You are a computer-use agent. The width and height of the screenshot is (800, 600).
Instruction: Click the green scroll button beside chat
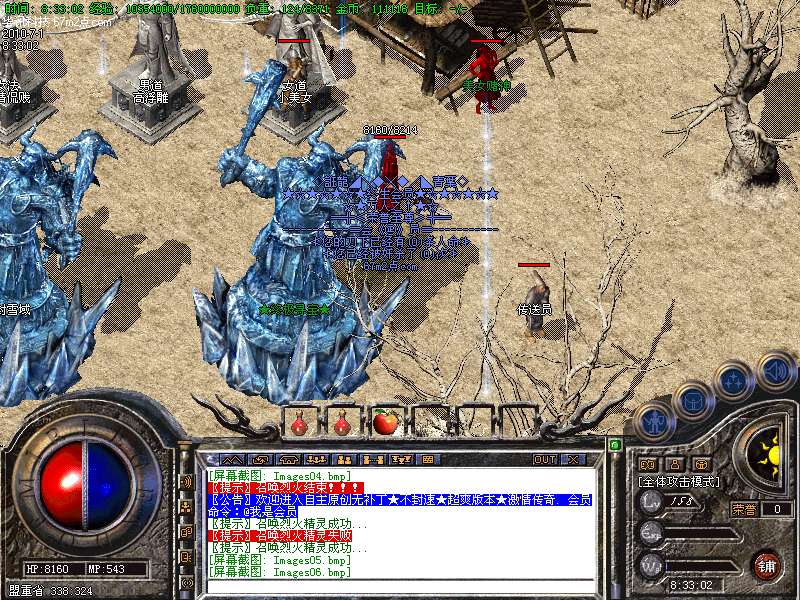[x=614, y=444]
